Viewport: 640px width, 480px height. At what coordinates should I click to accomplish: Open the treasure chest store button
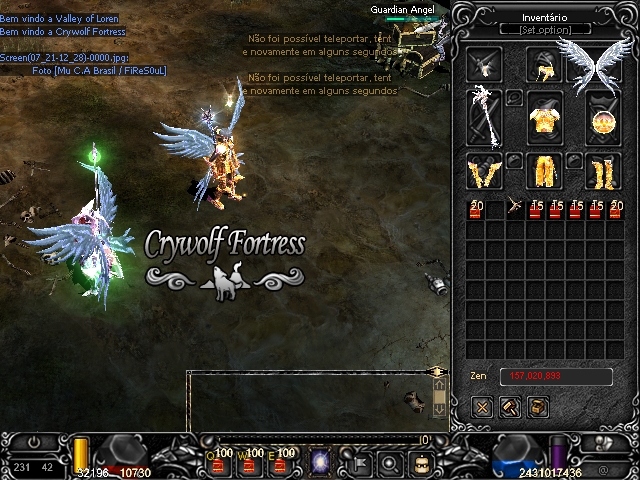pos(537,407)
